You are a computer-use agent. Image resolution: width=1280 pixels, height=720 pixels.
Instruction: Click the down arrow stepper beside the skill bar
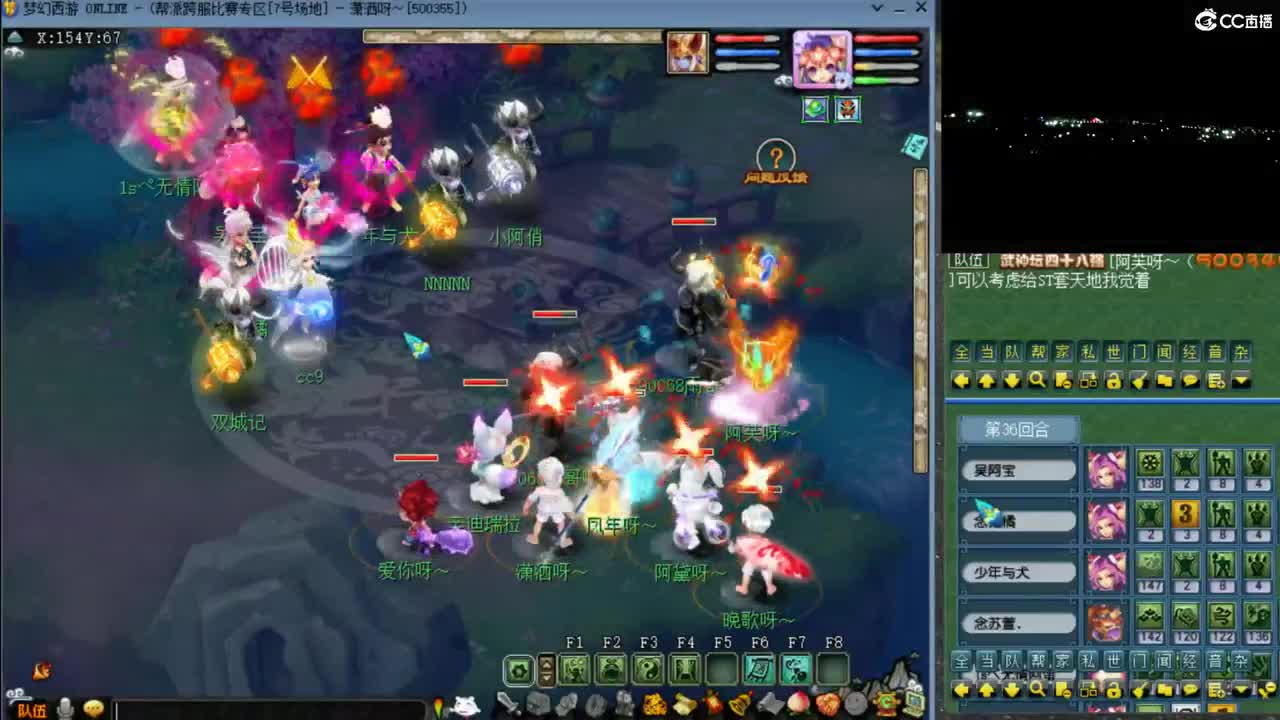tap(545, 676)
